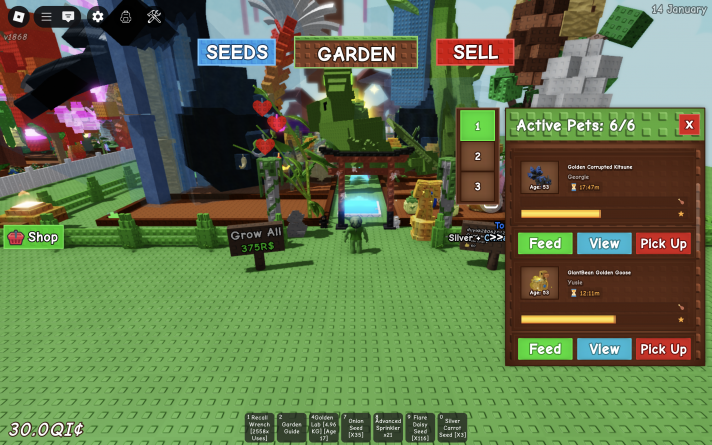The width and height of the screenshot is (712, 445).
Task: Teleport to the SELL area
Action: tap(475, 52)
